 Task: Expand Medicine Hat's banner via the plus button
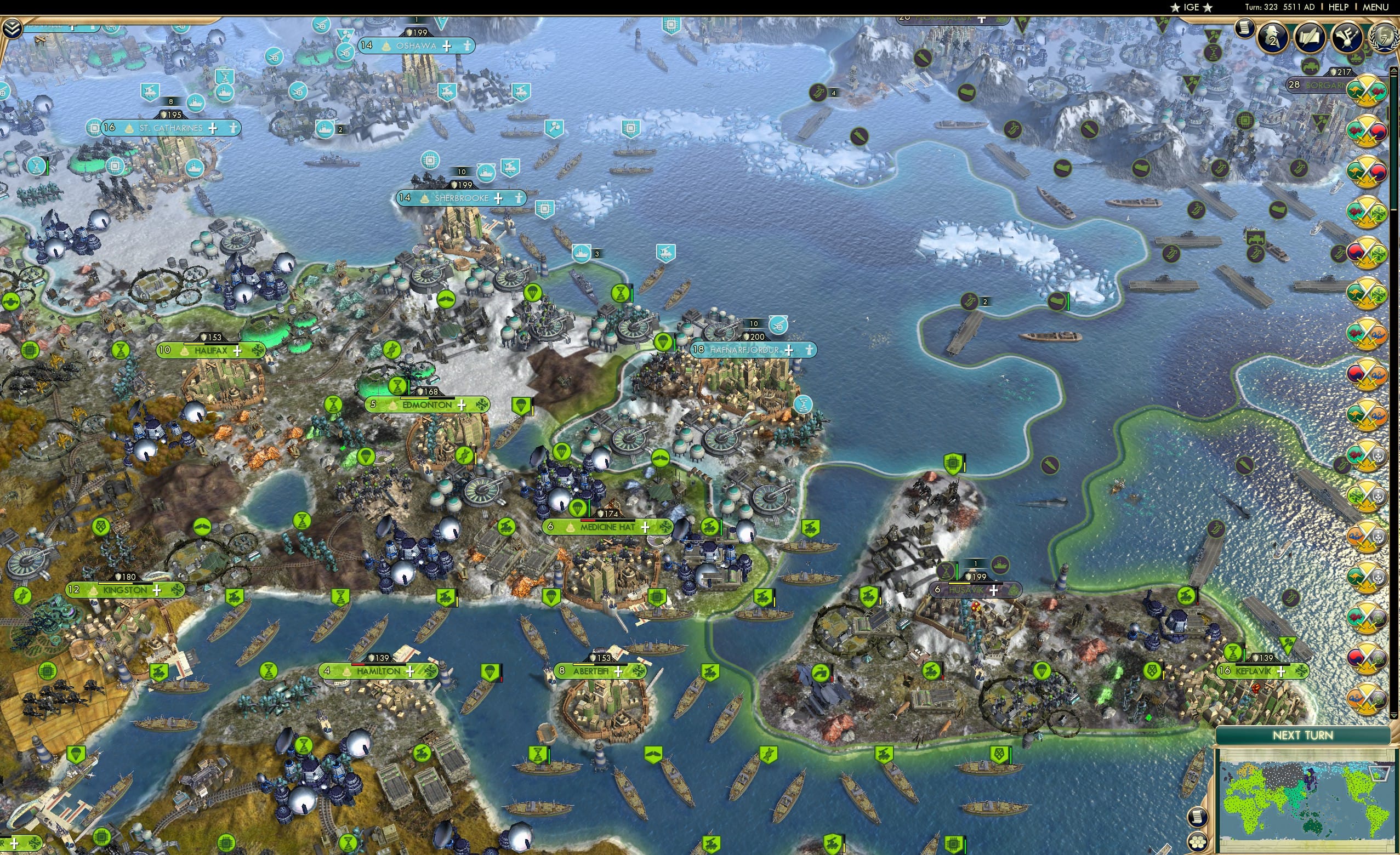point(646,527)
